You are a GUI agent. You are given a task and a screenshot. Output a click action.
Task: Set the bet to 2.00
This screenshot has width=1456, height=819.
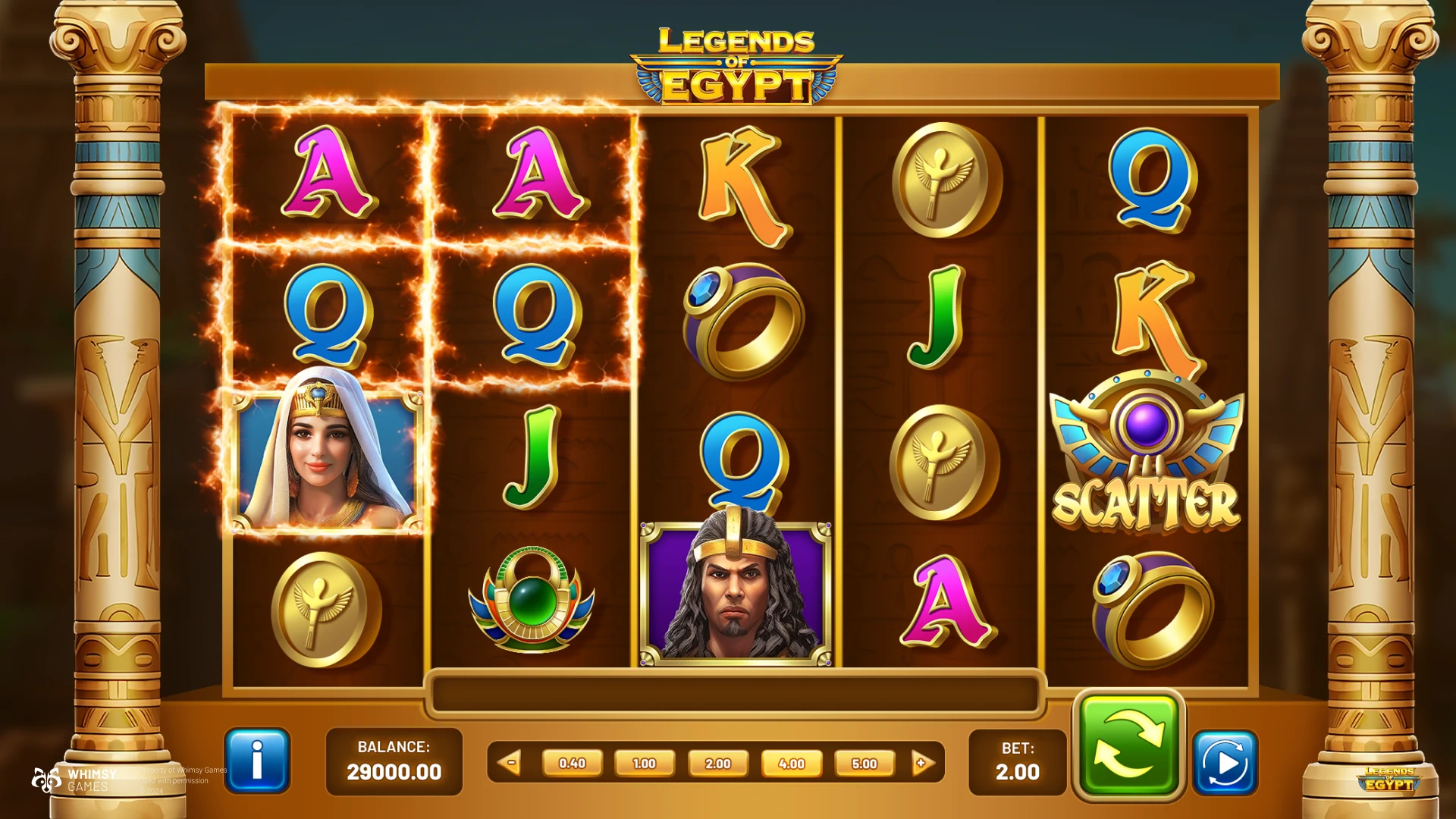pyautogui.click(x=717, y=763)
